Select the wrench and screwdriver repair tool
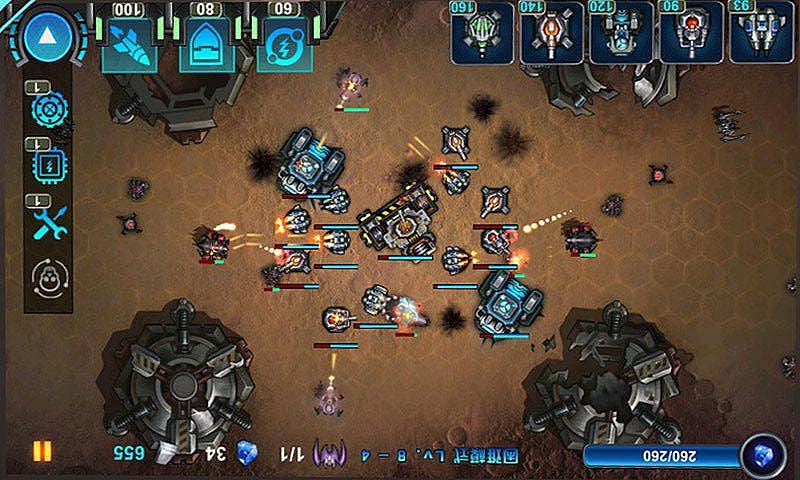This screenshot has height=480, width=800. (x=48, y=221)
